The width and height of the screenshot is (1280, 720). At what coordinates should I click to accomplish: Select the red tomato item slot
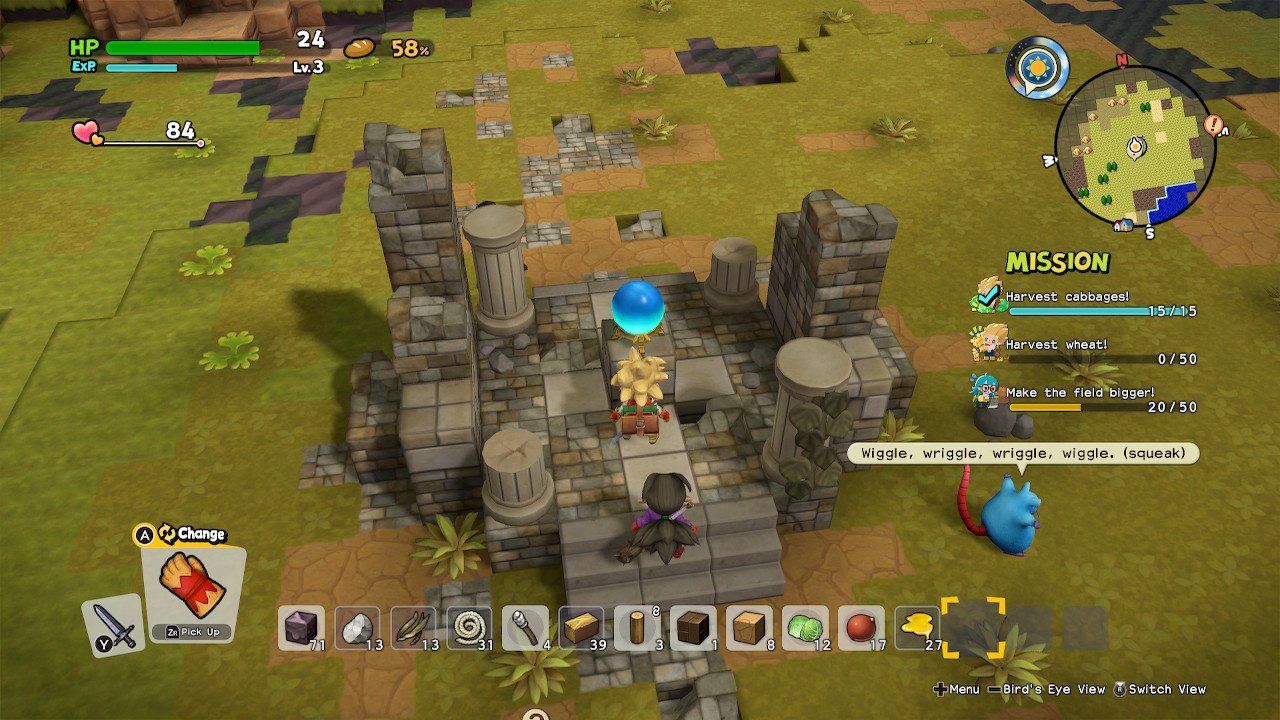click(x=861, y=628)
